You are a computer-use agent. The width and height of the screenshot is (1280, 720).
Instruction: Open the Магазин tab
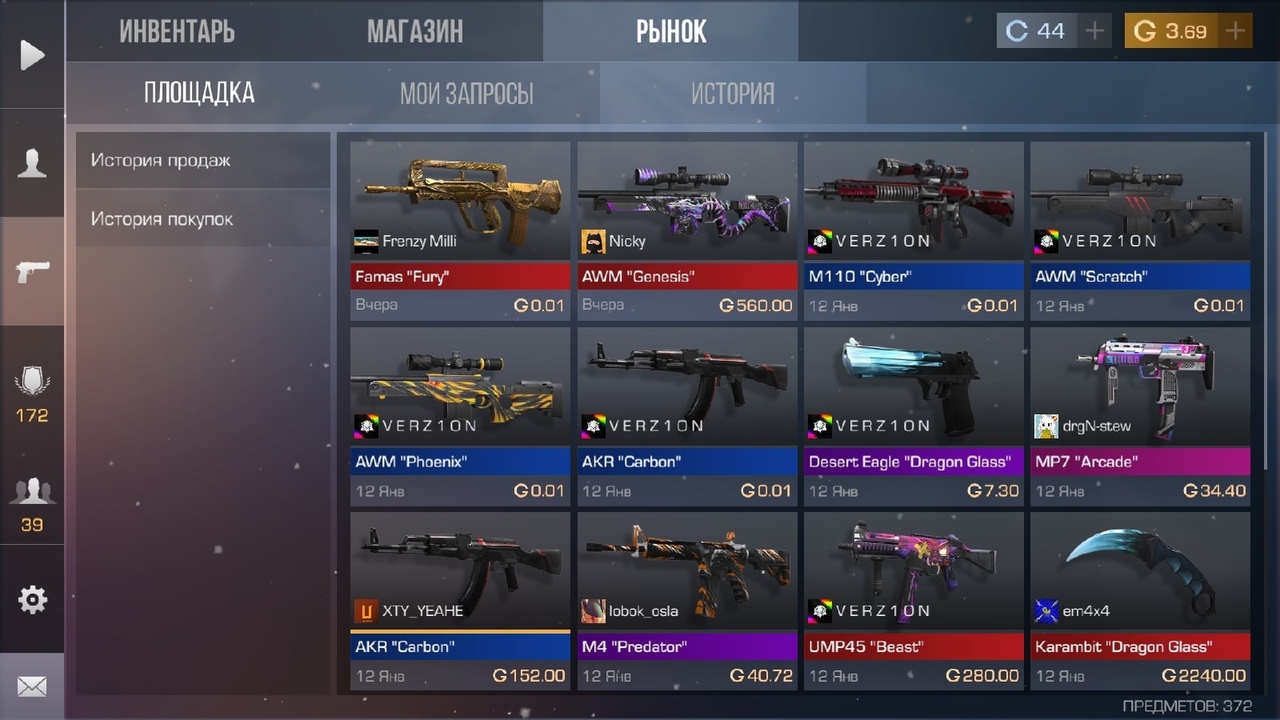pos(415,31)
